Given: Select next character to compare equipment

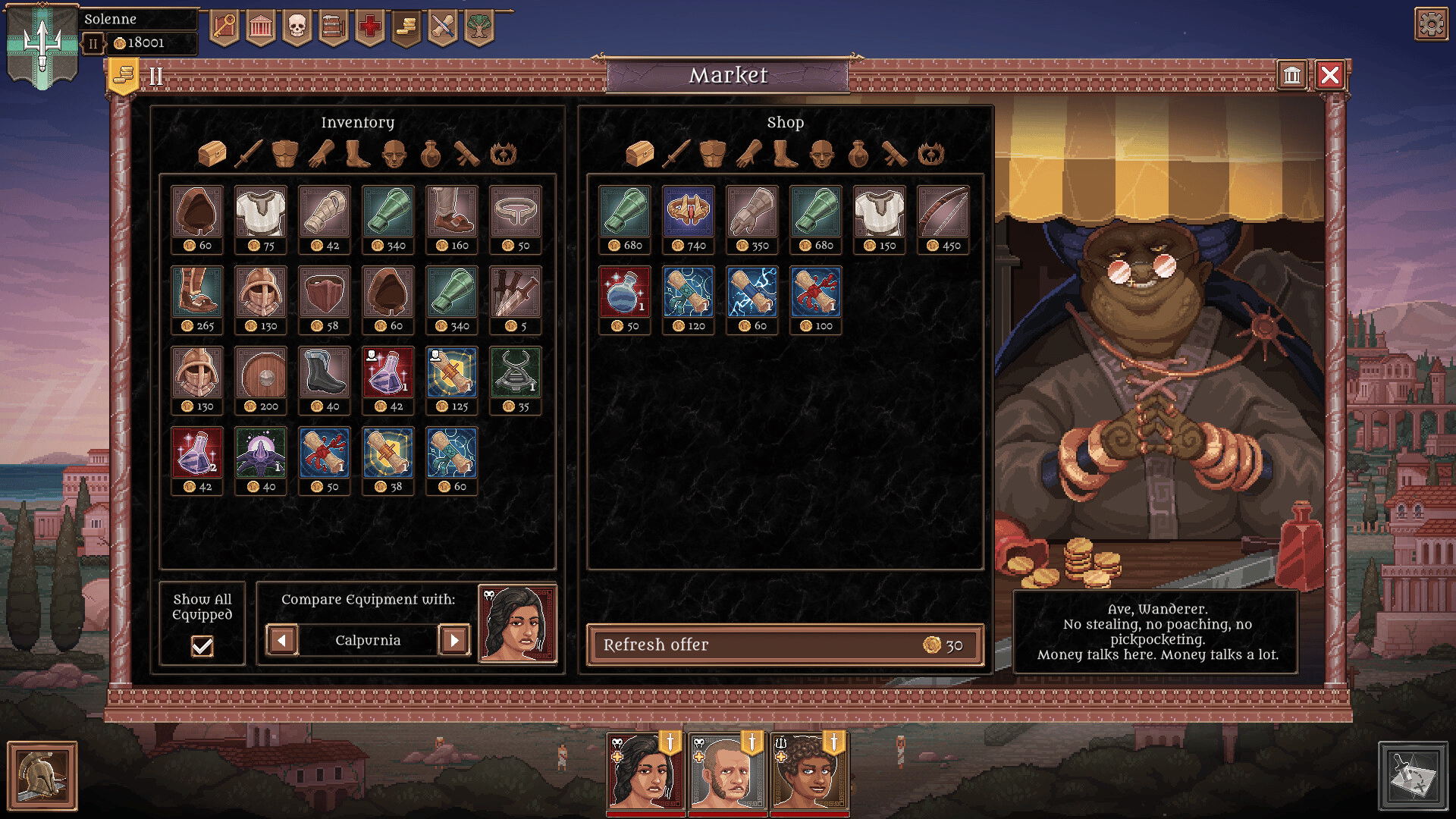Looking at the screenshot, I should pos(454,640).
